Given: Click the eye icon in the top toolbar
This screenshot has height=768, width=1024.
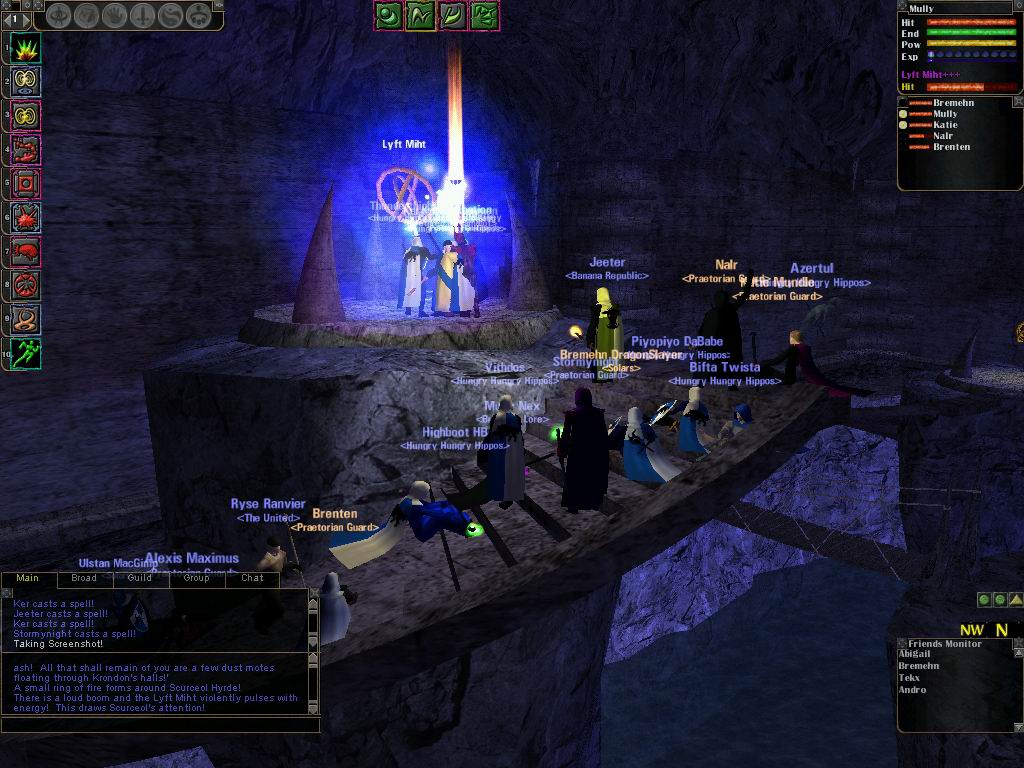Looking at the screenshot, I should [x=59, y=17].
